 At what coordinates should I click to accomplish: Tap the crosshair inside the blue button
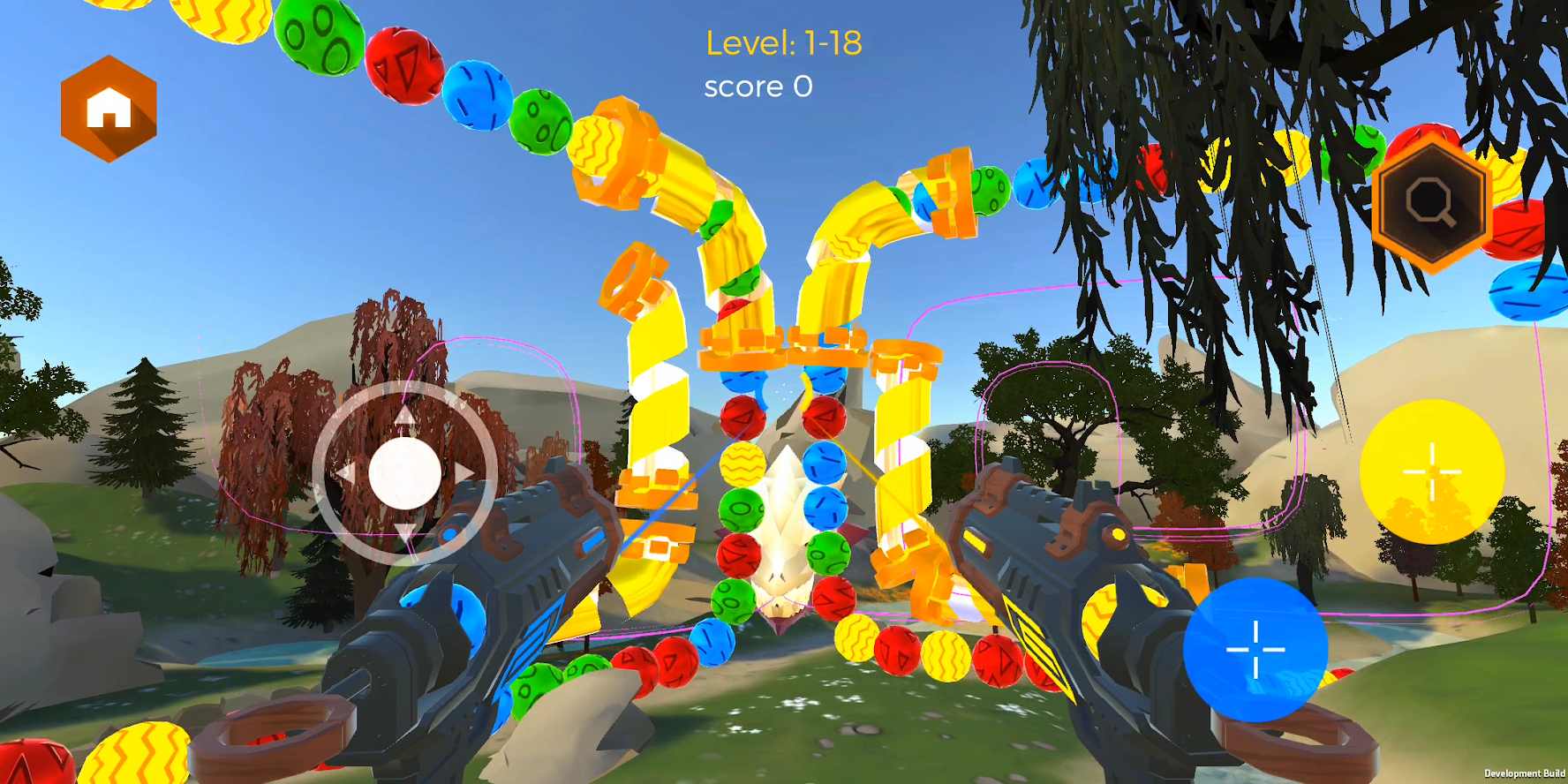click(x=1257, y=649)
